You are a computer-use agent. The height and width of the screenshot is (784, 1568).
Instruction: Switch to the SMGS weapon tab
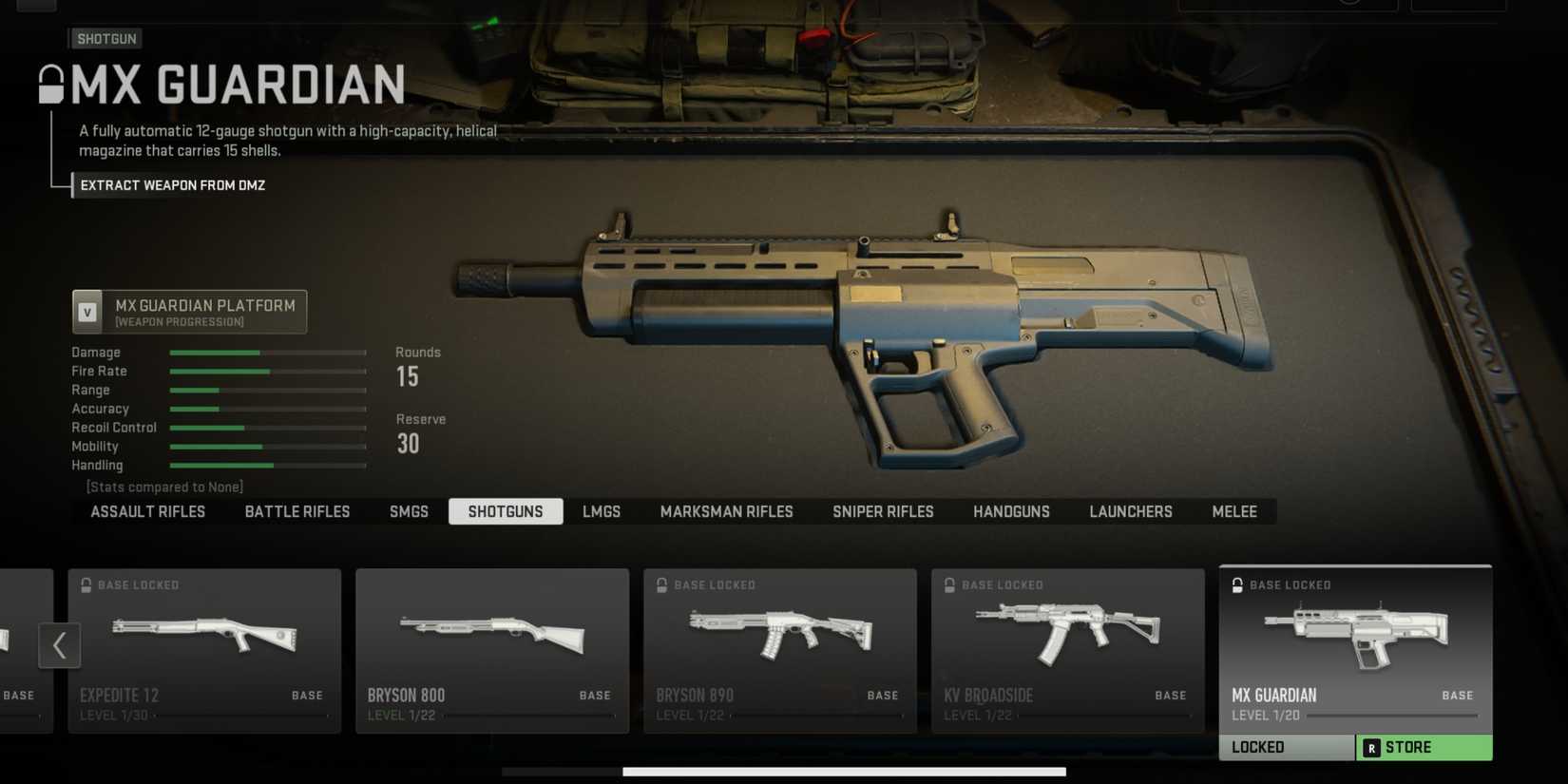click(409, 511)
